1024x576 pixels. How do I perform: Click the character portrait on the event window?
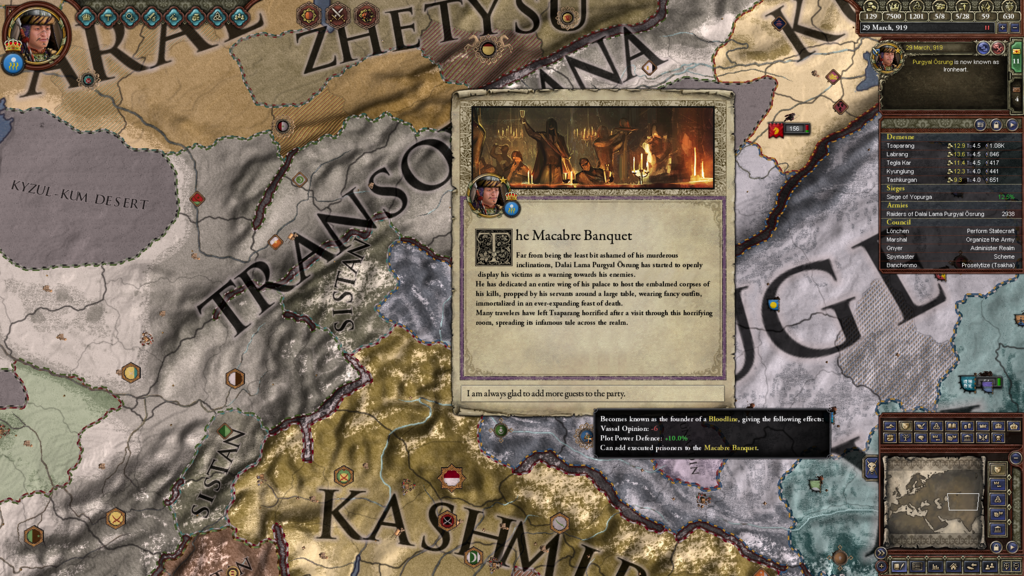coord(490,195)
